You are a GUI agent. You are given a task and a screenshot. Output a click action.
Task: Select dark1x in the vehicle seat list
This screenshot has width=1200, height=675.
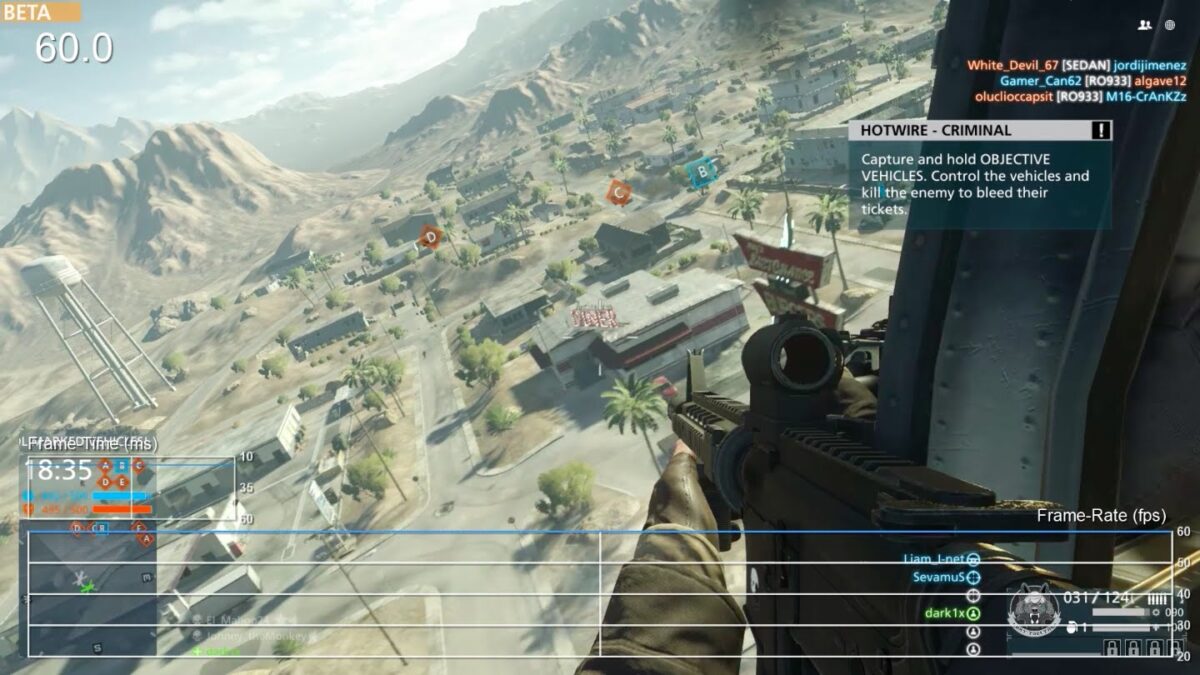(x=942, y=613)
